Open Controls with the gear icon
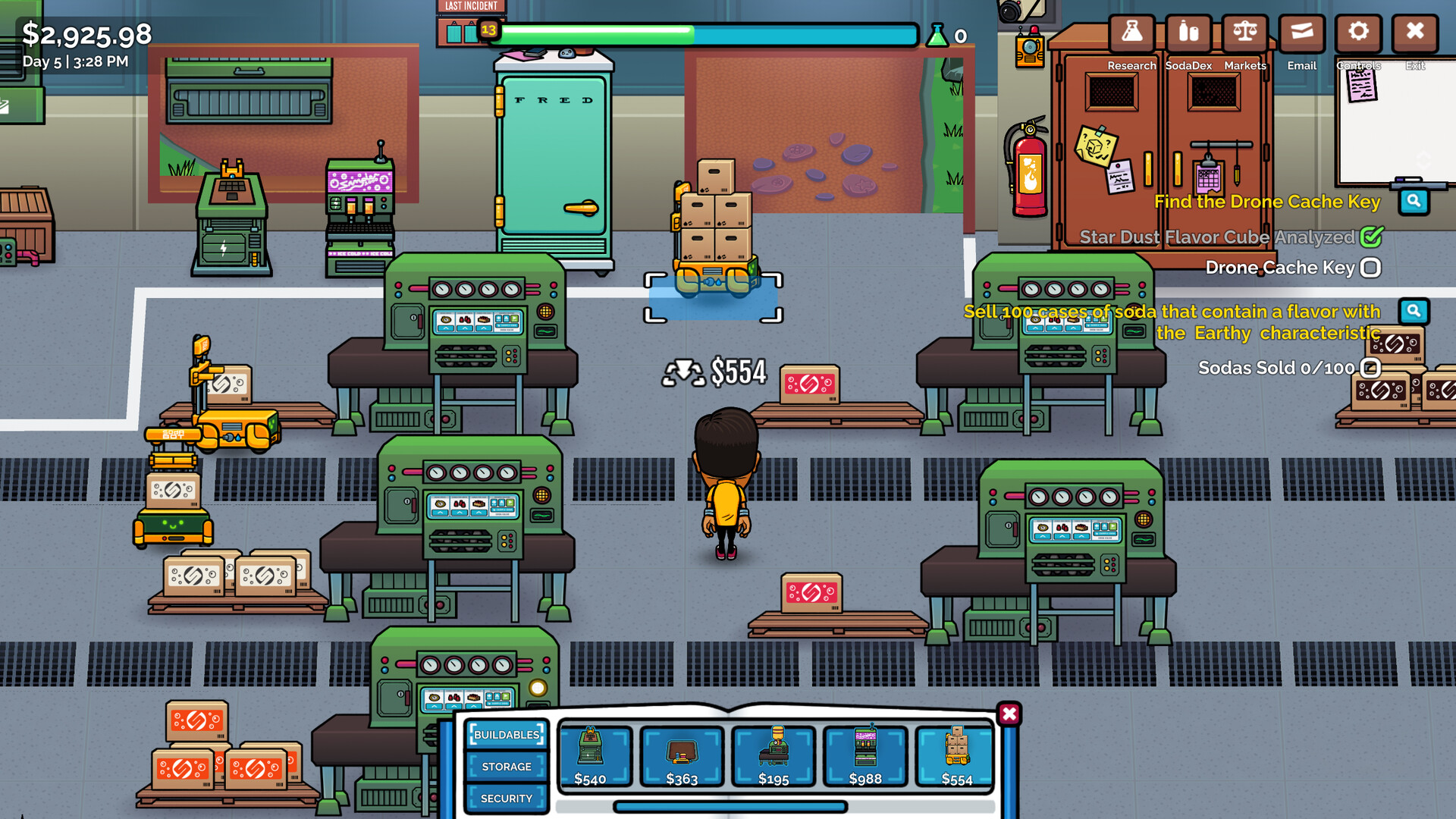The width and height of the screenshot is (1456, 819). (1358, 33)
